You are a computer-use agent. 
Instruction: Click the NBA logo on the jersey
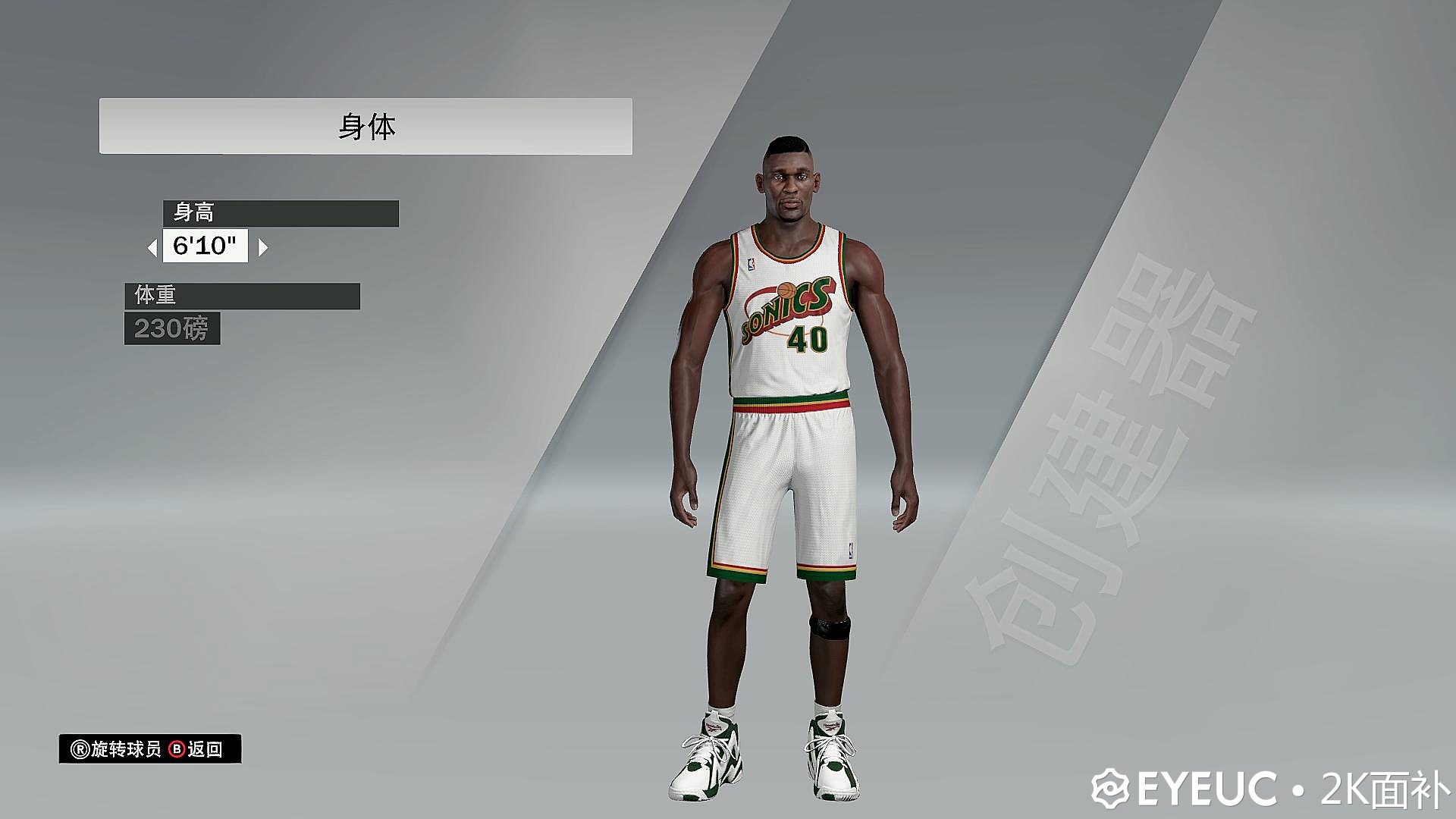point(751,263)
